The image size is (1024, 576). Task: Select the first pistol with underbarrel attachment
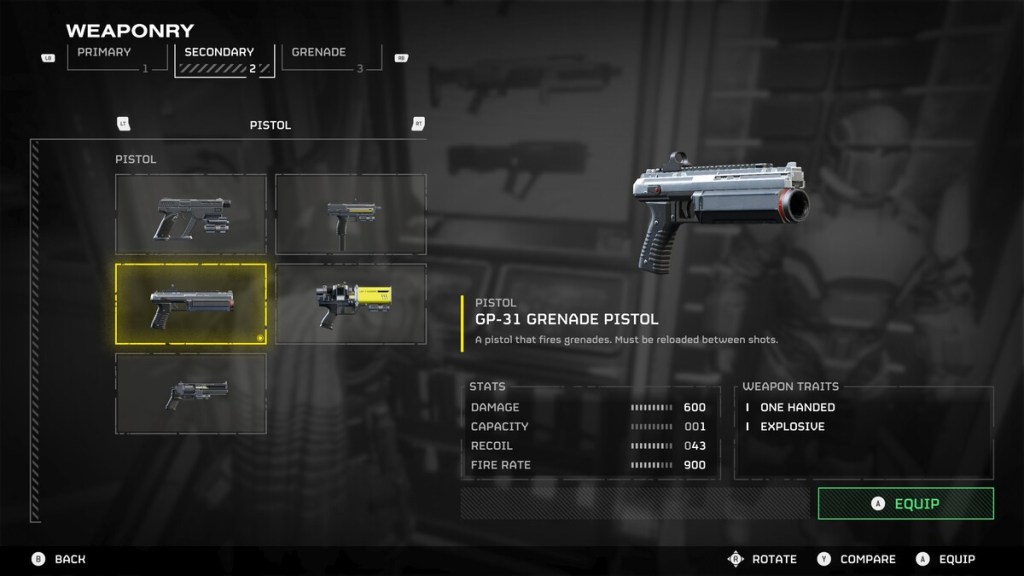click(x=191, y=214)
